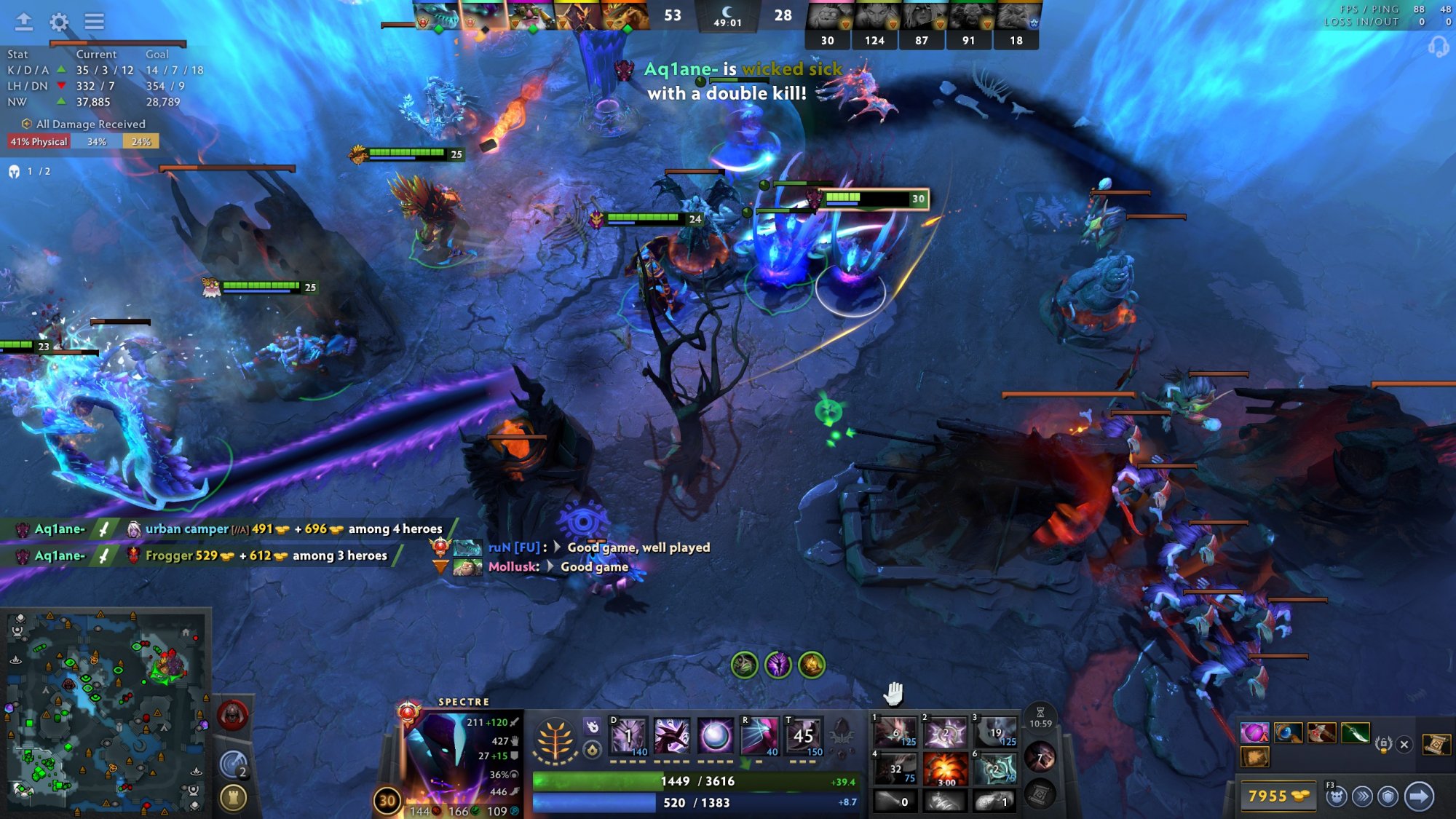Select the green blade item in quick-buy
The width and height of the screenshot is (1456, 819).
(1355, 732)
